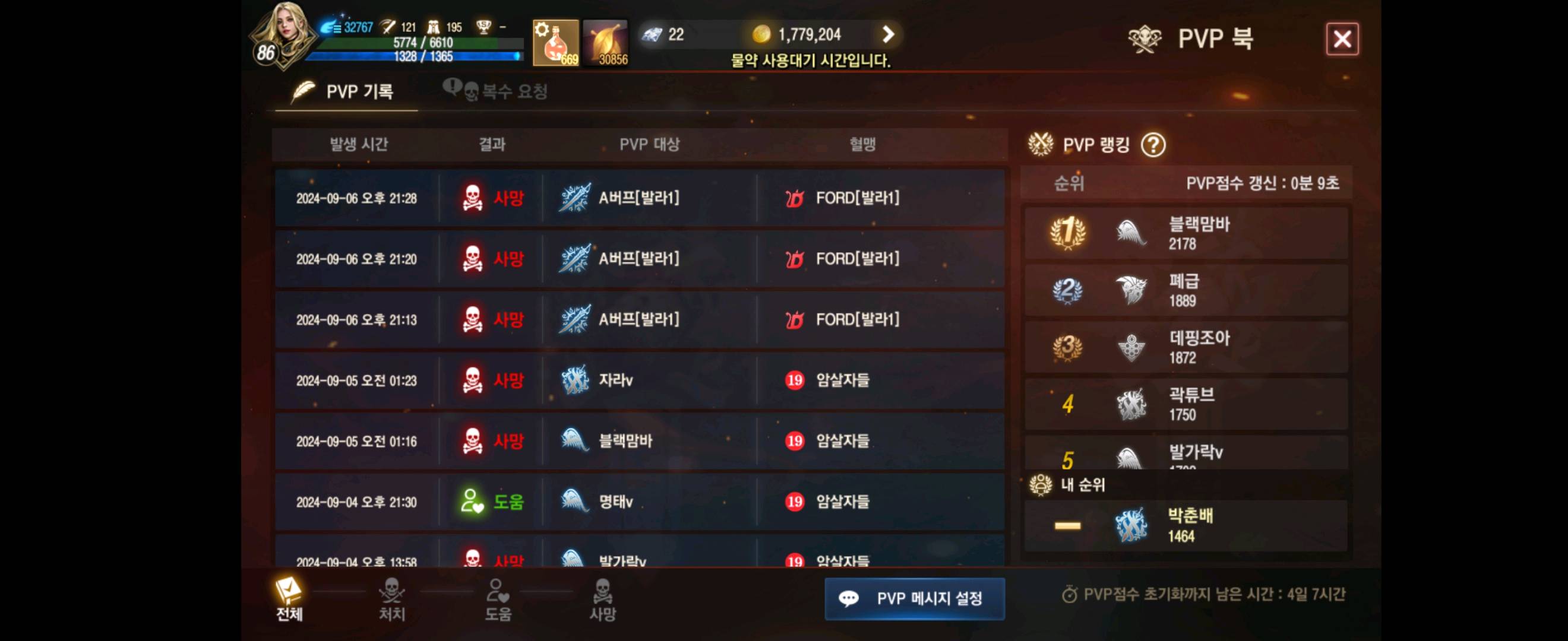Select the 블랙맘바 death record row

click(639, 442)
